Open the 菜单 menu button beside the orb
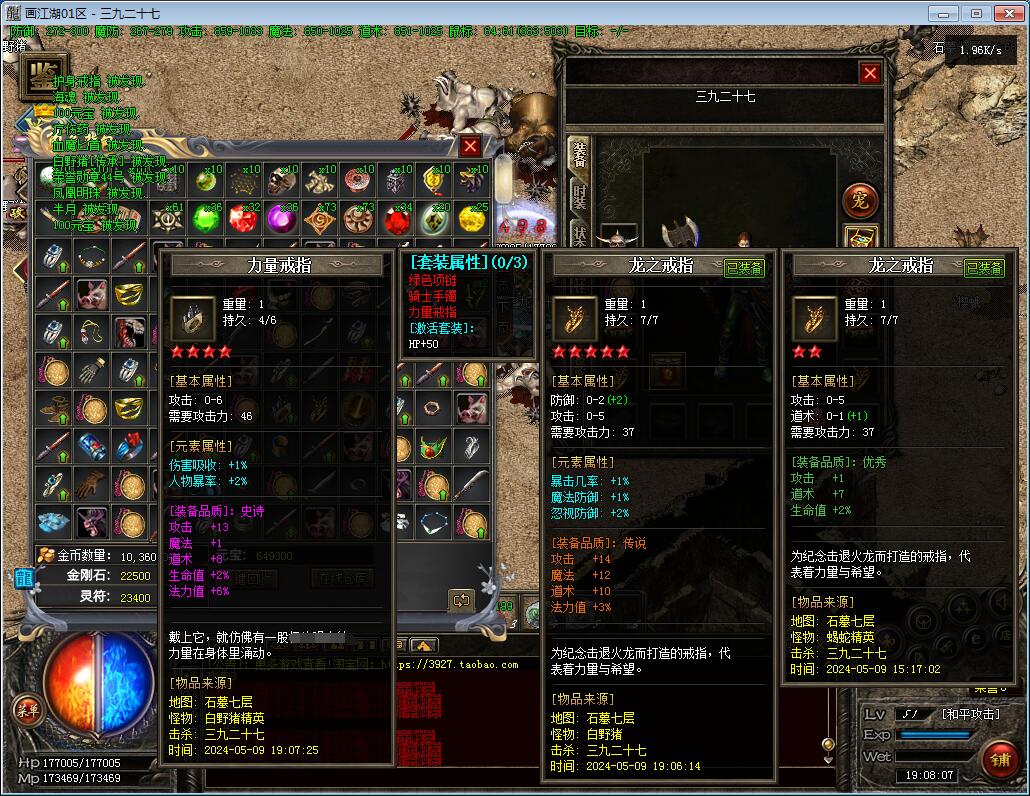The height and width of the screenshot is (796, 1030). point(27,710)
